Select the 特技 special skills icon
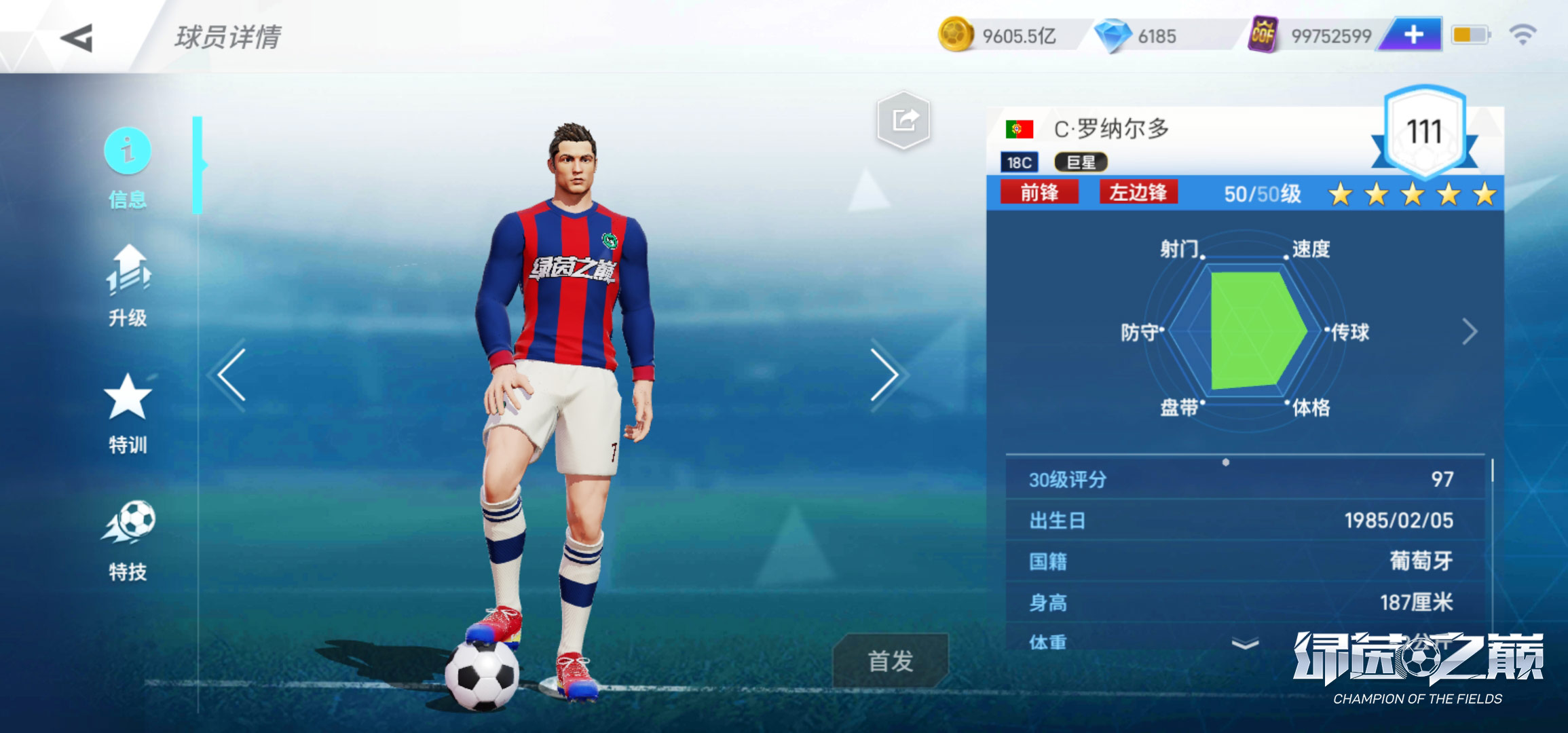Screen dimensions: 1568x733 pos(128,535)
